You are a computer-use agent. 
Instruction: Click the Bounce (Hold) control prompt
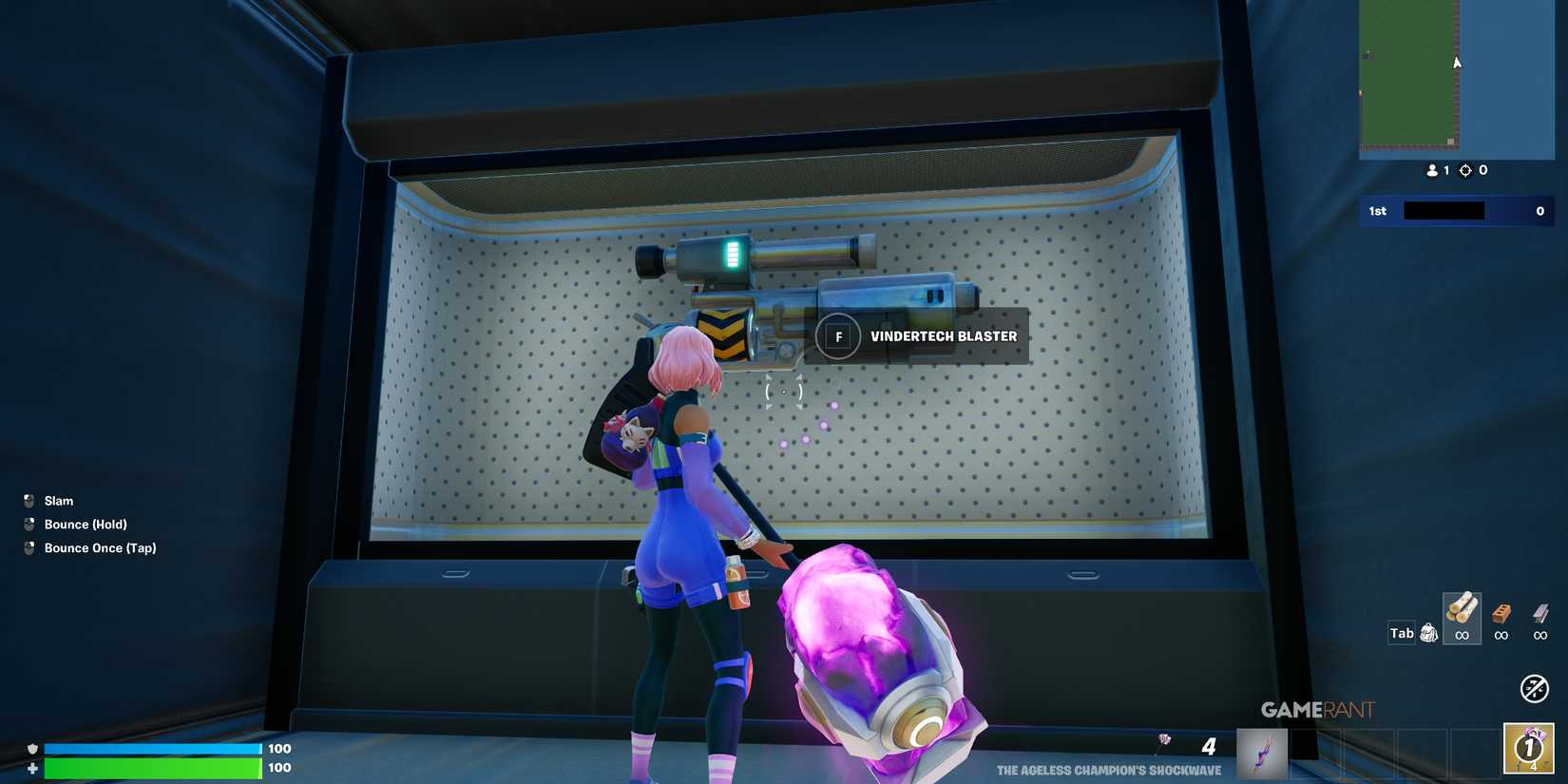(x=86, y=524)
